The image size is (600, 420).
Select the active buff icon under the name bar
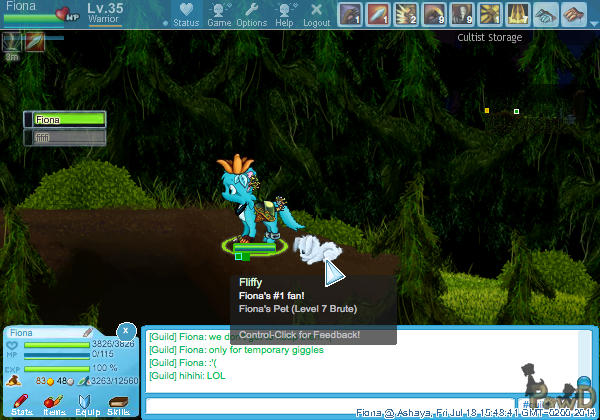click(x=12, y=42)
